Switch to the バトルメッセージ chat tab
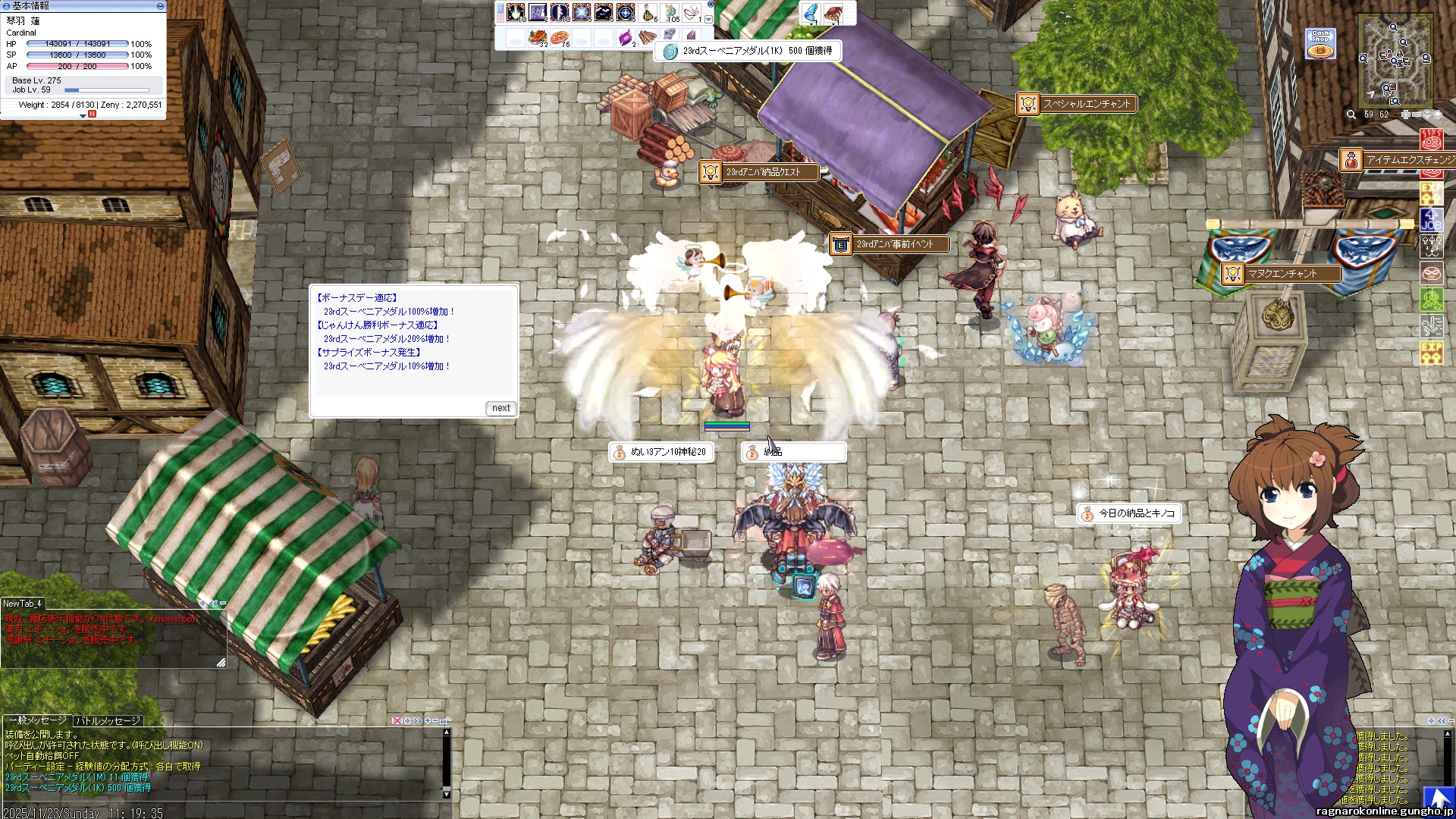The height and width of the screenshot is (819, 1456). [x=108, y=720]
